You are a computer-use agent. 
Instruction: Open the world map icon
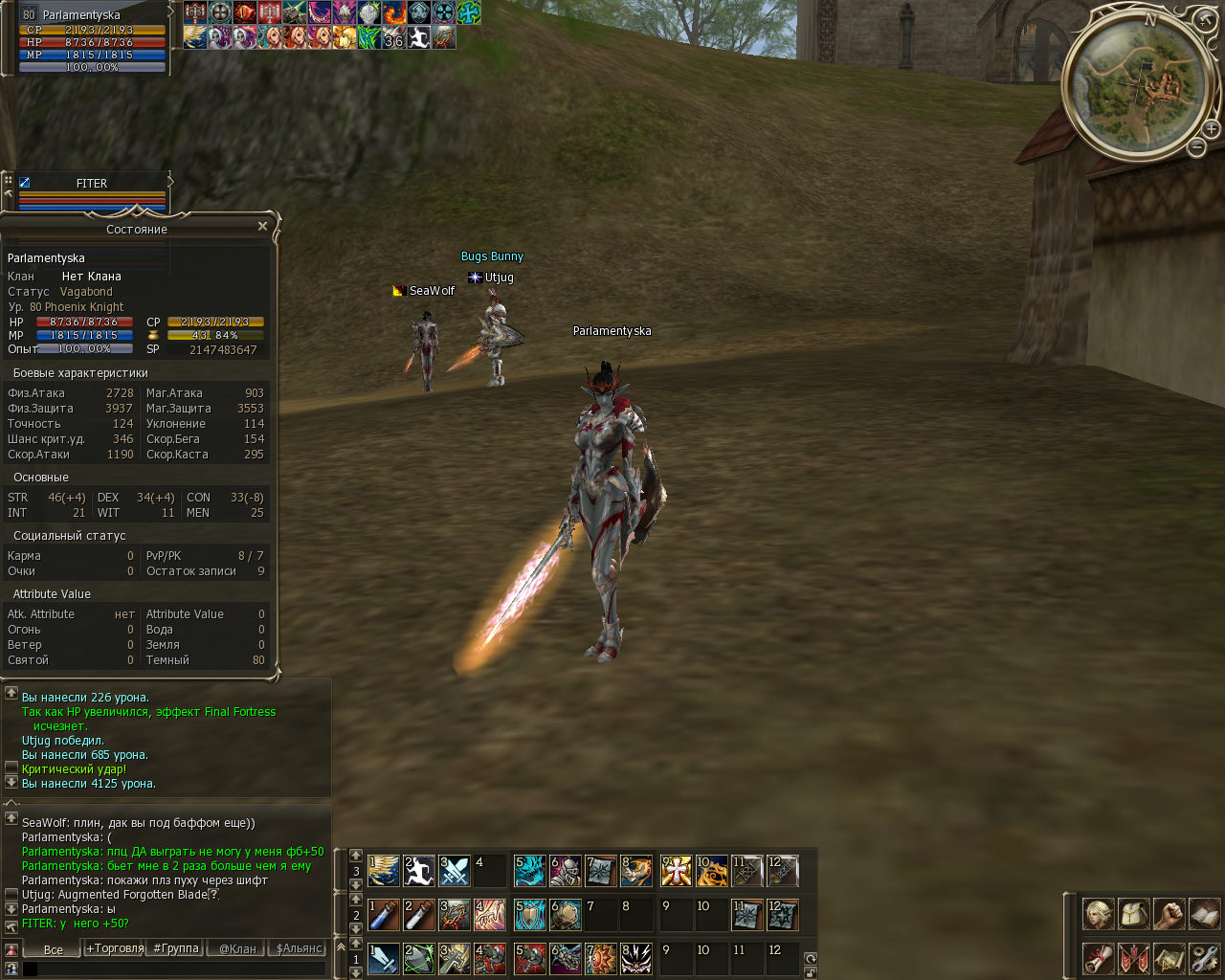1169,958
